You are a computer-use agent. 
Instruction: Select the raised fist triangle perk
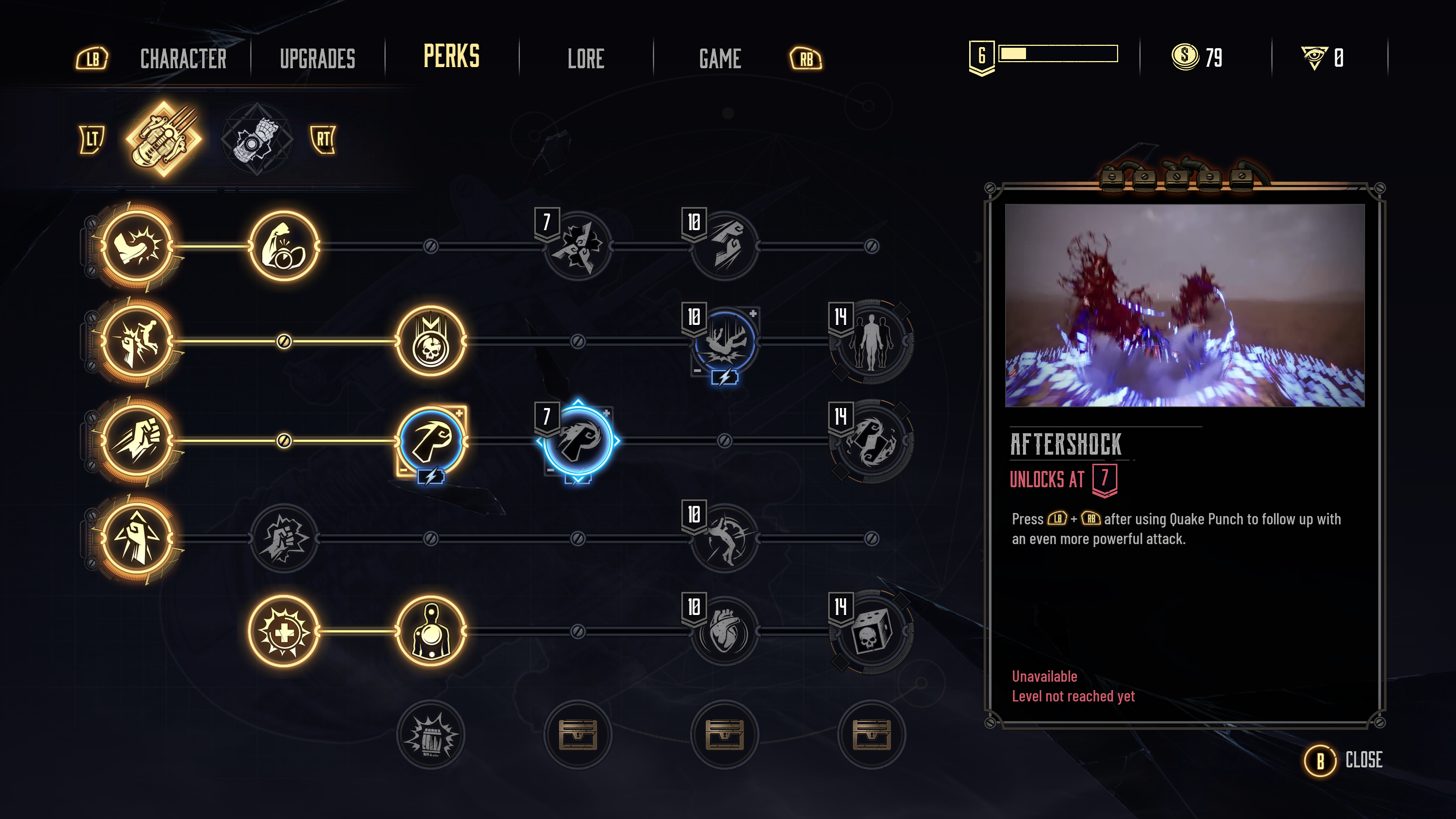click(137, 539)
